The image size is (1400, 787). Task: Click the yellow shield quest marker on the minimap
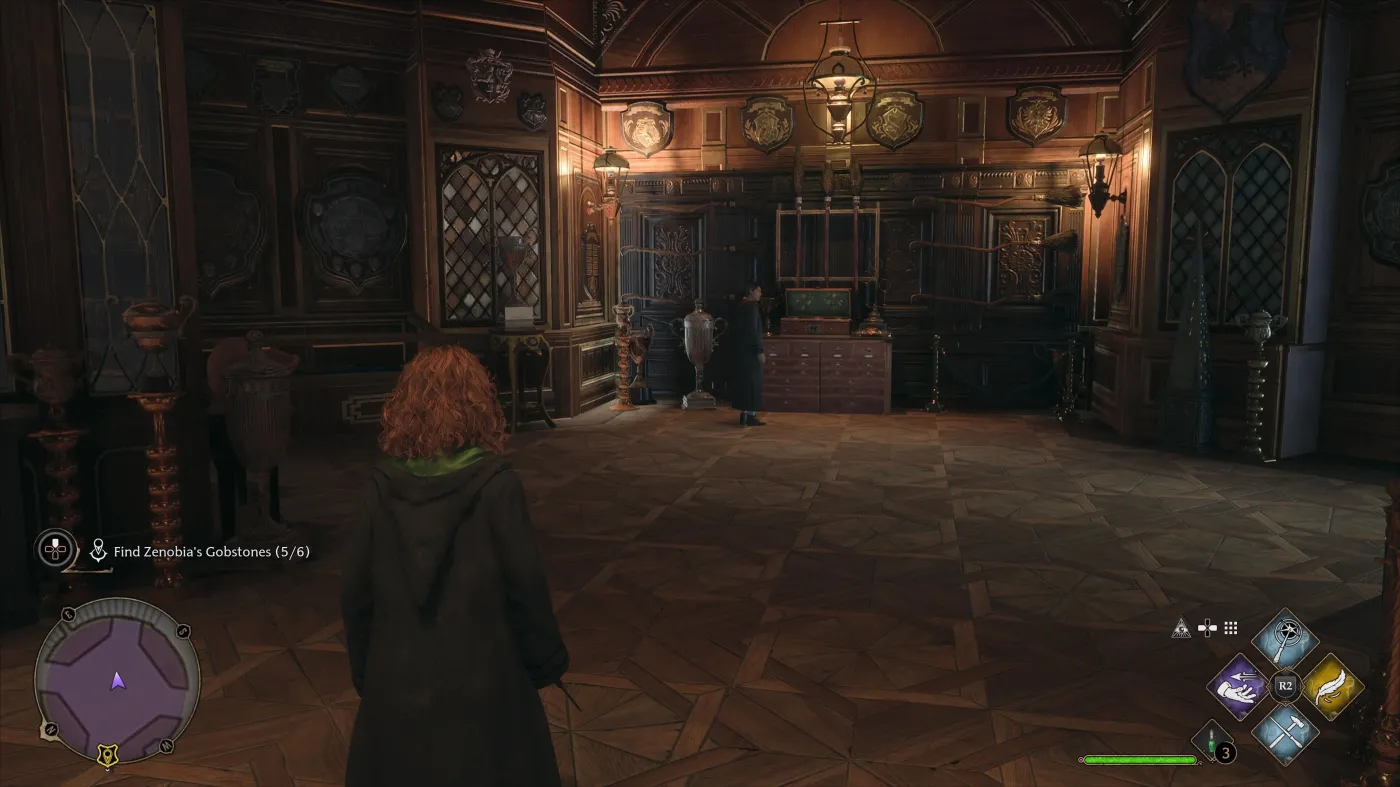pos(107,755)
